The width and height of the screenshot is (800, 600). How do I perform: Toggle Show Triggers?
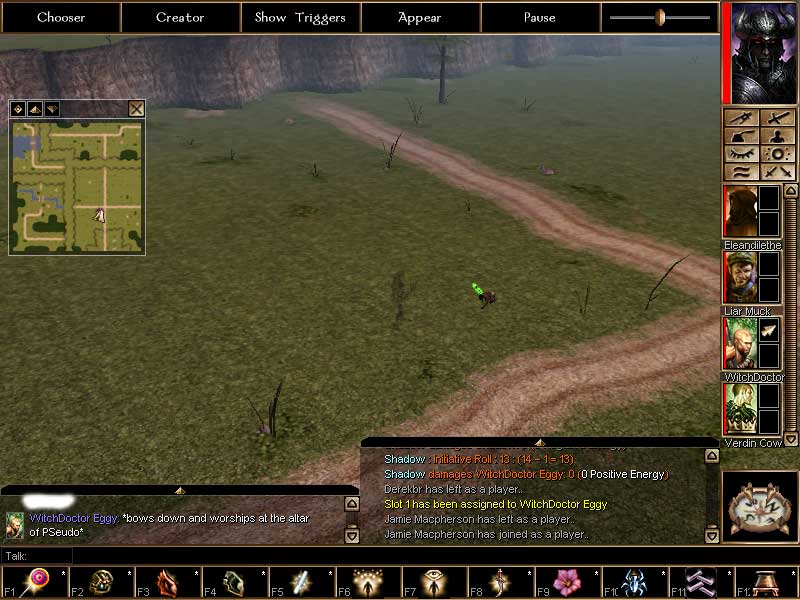300,17
